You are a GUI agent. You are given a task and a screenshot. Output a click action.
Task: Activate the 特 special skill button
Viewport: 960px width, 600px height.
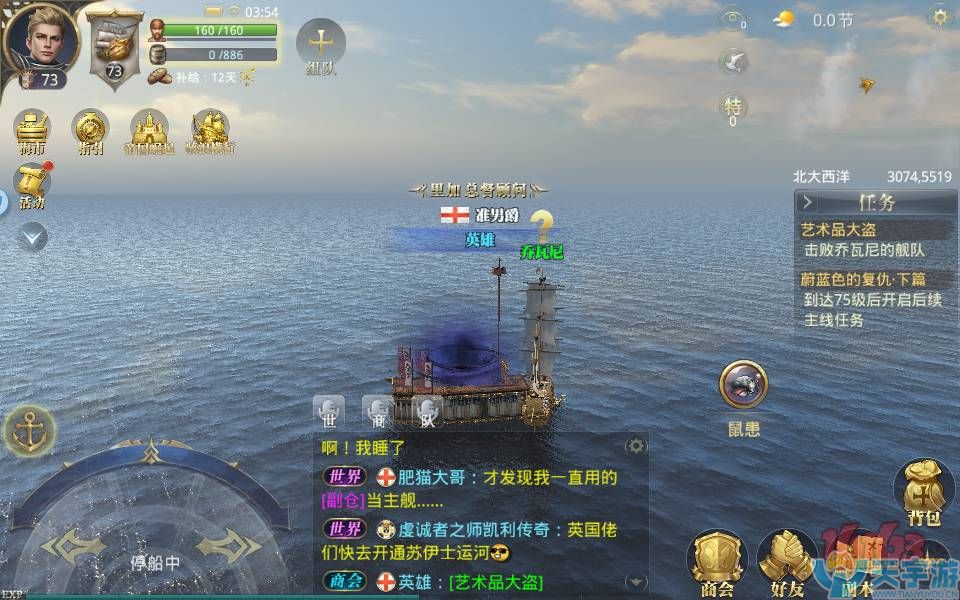(733, 106)
